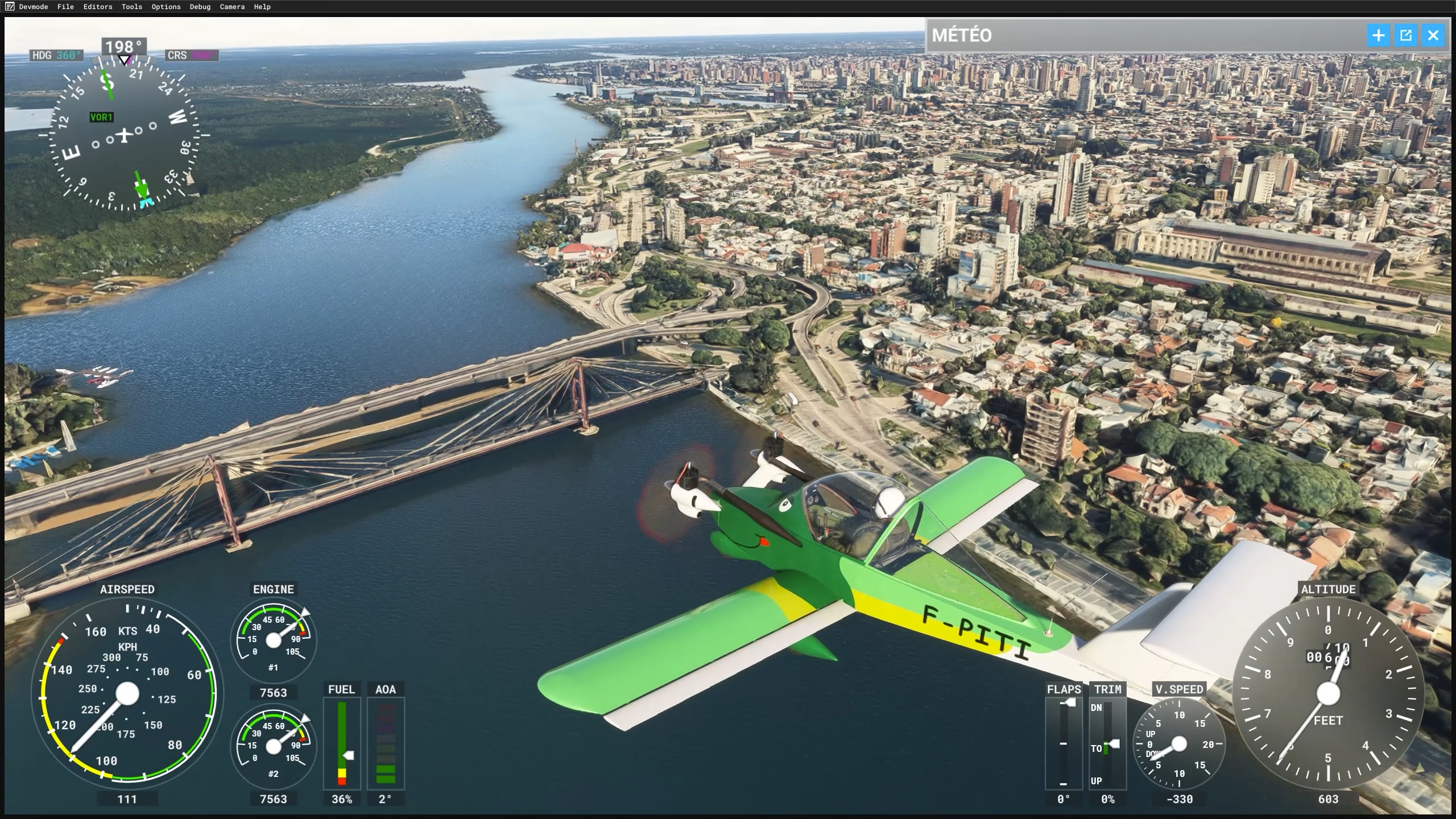Open the File menu
The image size is (1456, 819).
pyautogui.click(x=65, y=7)
